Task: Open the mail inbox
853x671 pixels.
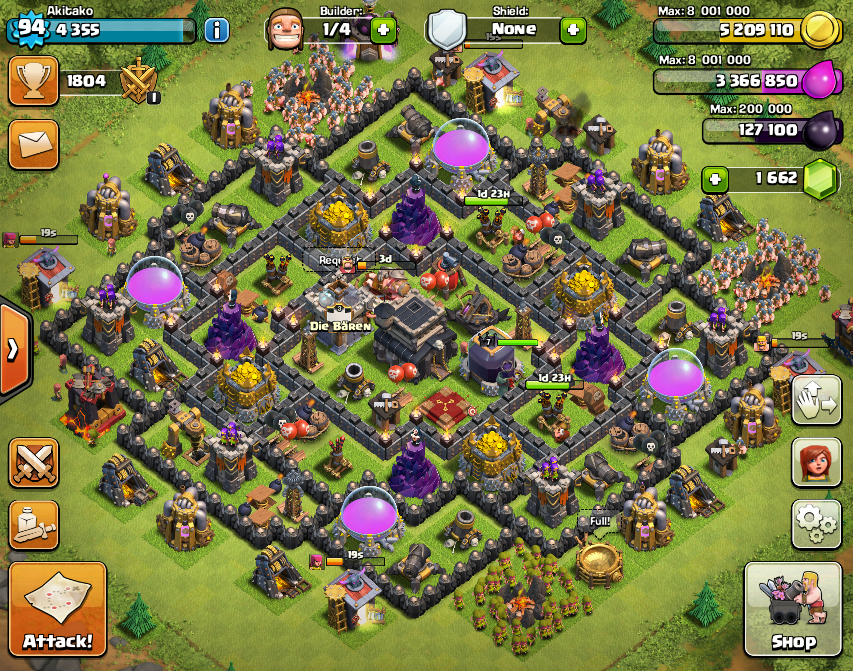Action: pos(33,144)
